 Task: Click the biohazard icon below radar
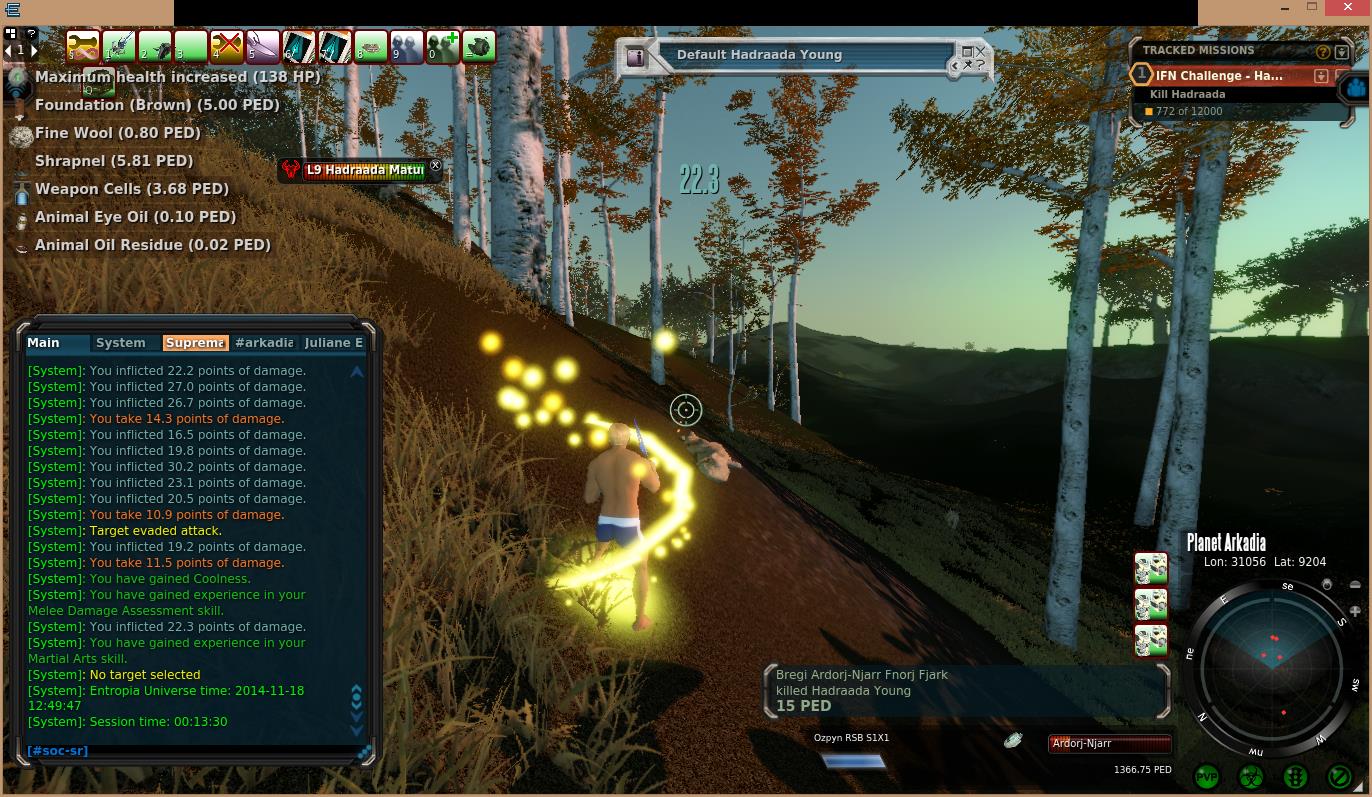point(1251,776)
